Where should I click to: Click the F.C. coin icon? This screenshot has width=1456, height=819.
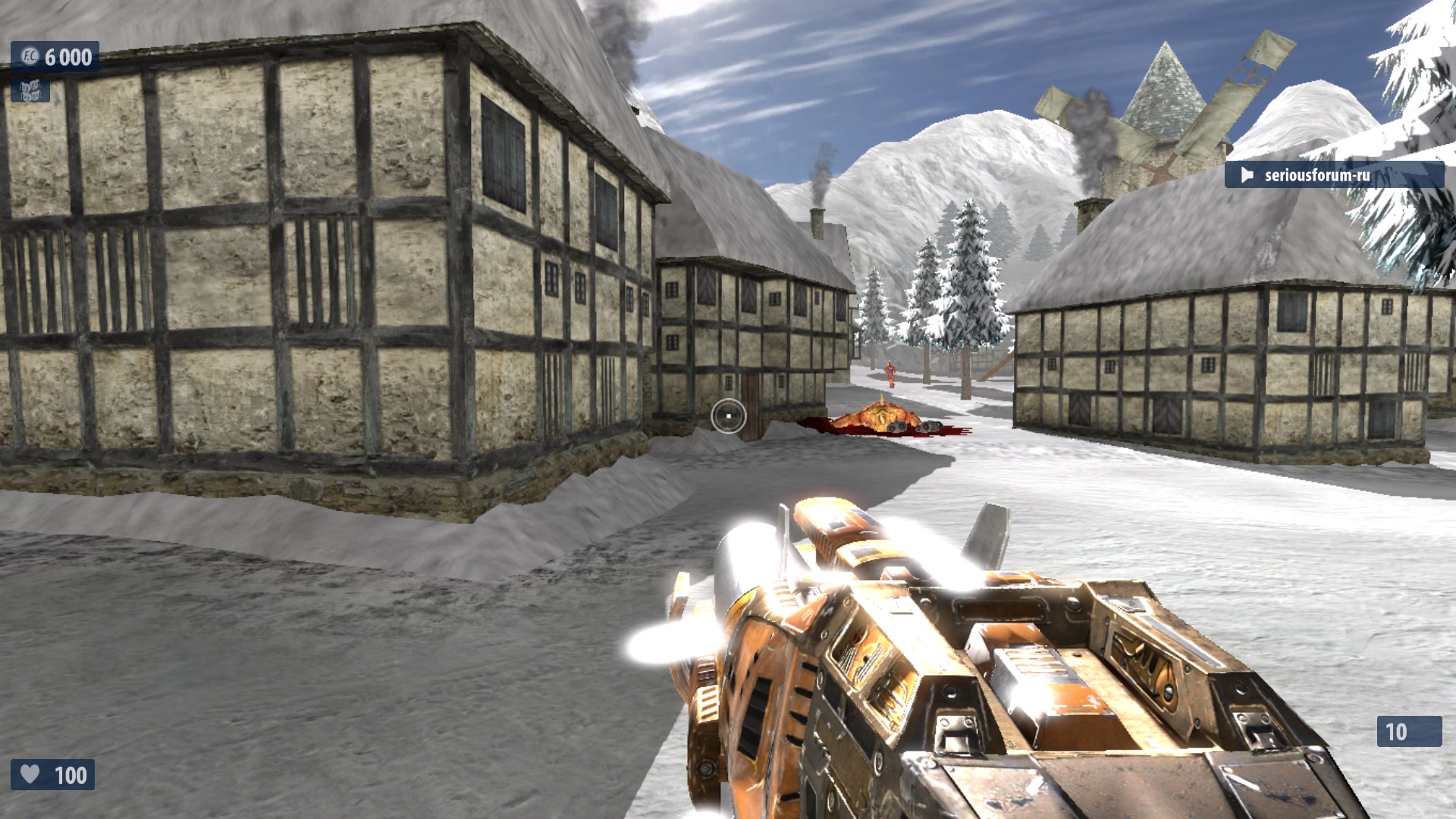(x=30, y=56)
